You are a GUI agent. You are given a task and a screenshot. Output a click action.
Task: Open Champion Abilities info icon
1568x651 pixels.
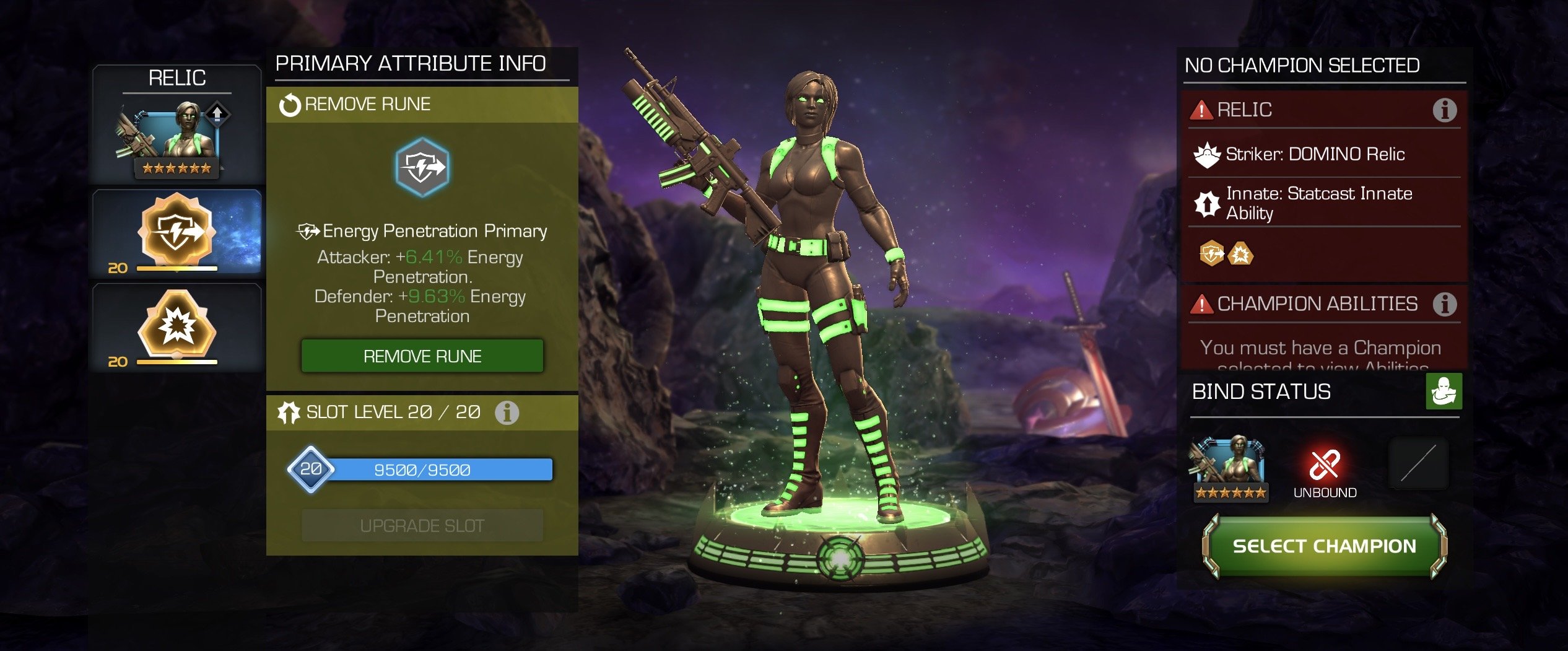point(1444,304)
